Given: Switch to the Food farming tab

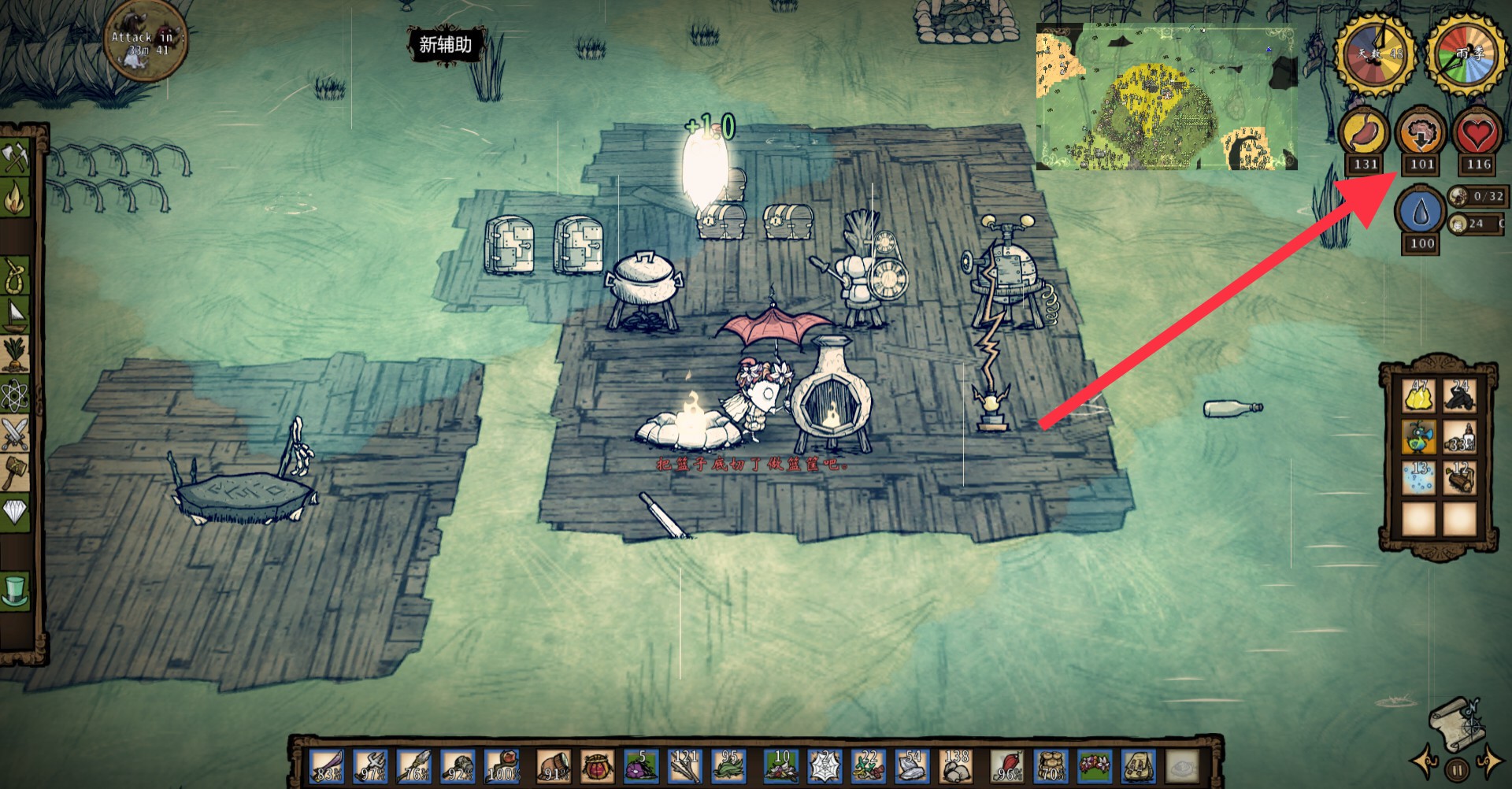Looking at the screenshot, I should click(x=17, y=354).
